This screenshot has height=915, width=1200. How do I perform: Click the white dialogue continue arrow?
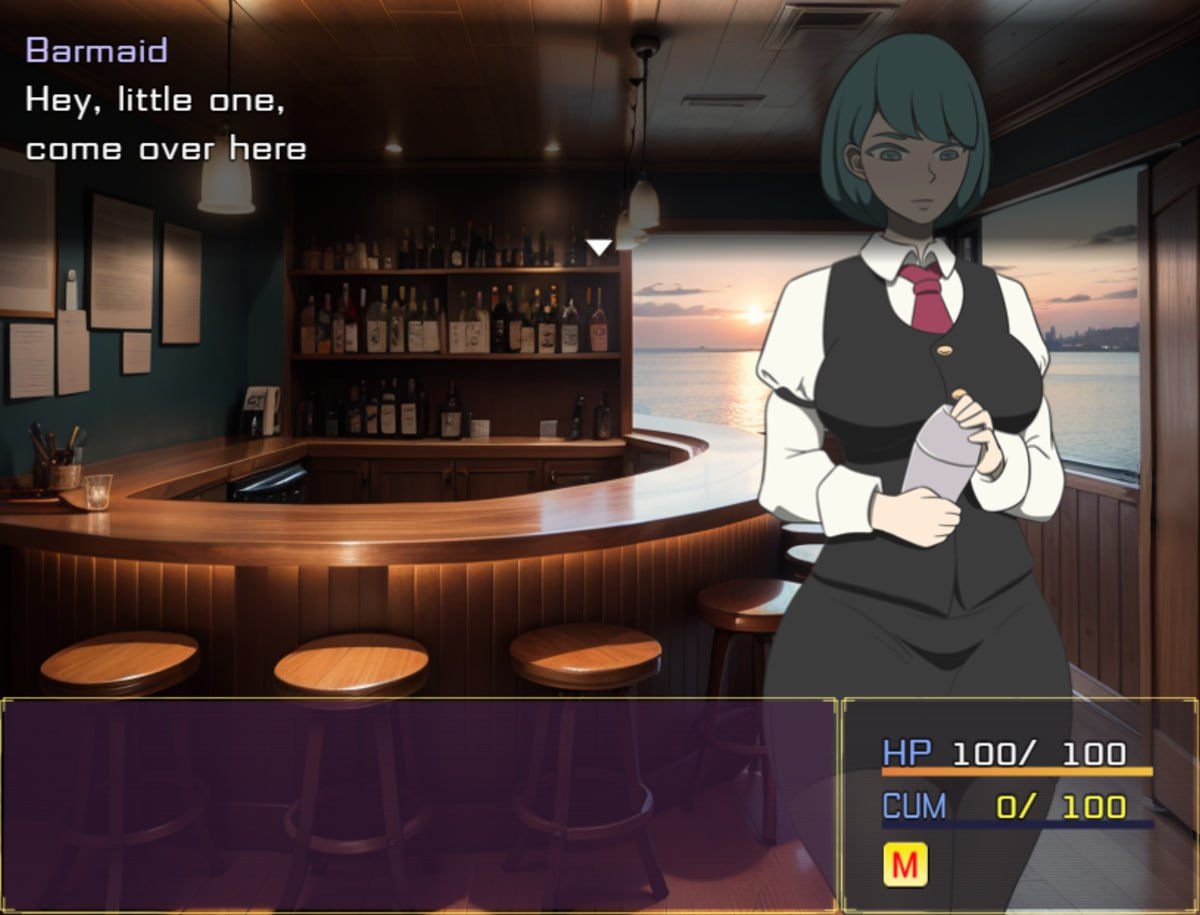[x=598, y=246]
